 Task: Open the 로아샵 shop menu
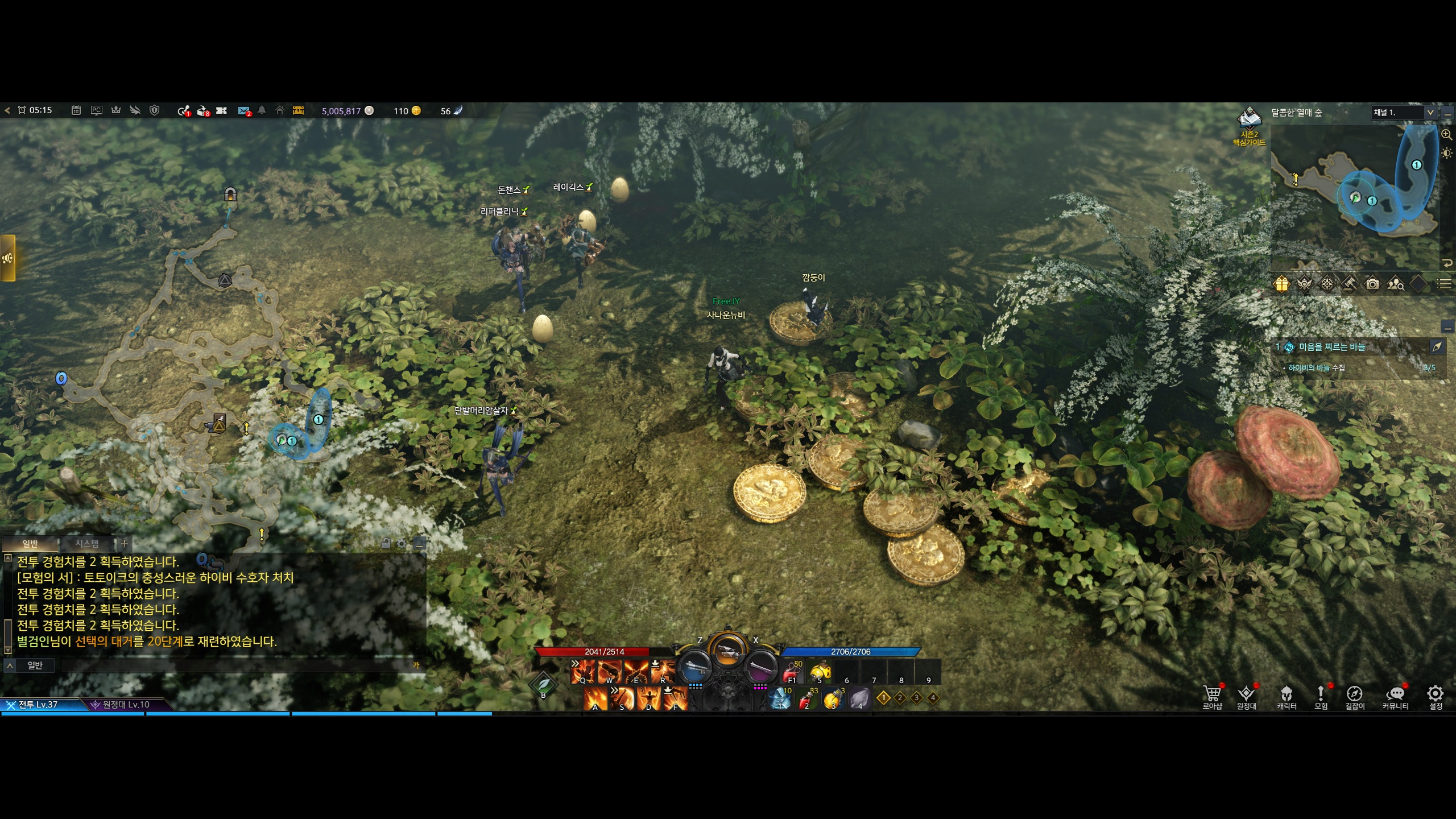1212,697
